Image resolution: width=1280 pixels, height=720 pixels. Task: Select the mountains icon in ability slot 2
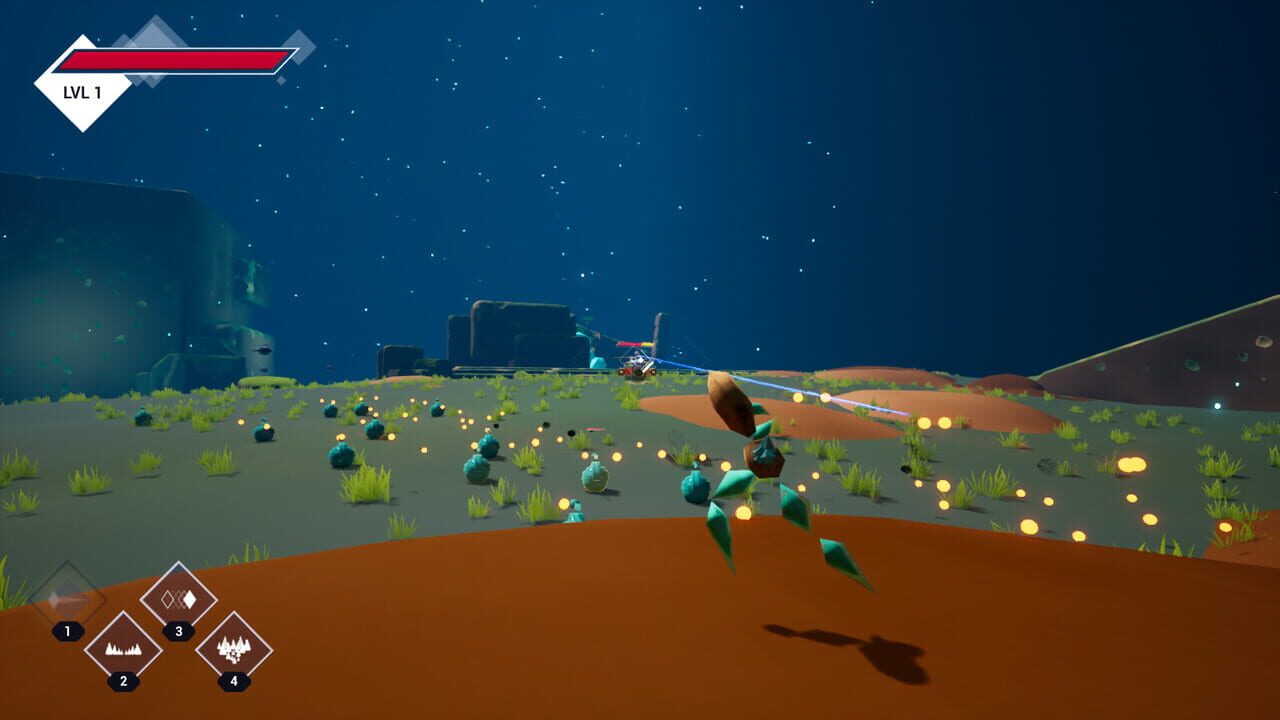click(x=122, y=650)
